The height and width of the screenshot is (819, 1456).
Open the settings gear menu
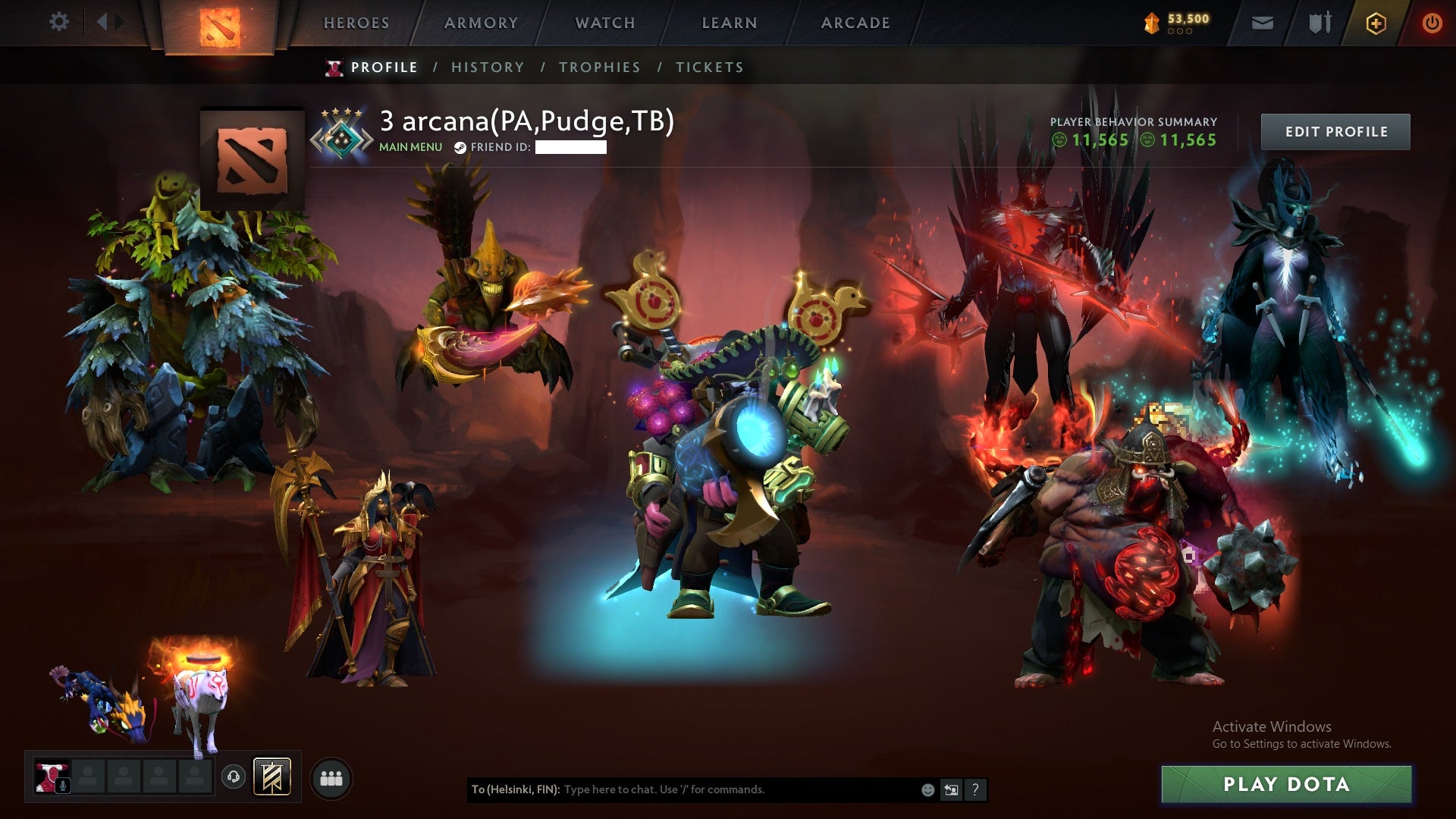[59, 21]
